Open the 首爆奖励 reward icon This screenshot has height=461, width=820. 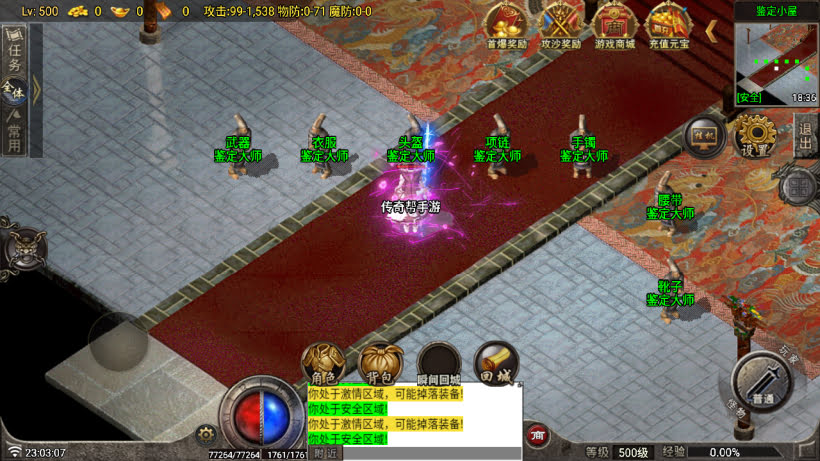(507, 24)
